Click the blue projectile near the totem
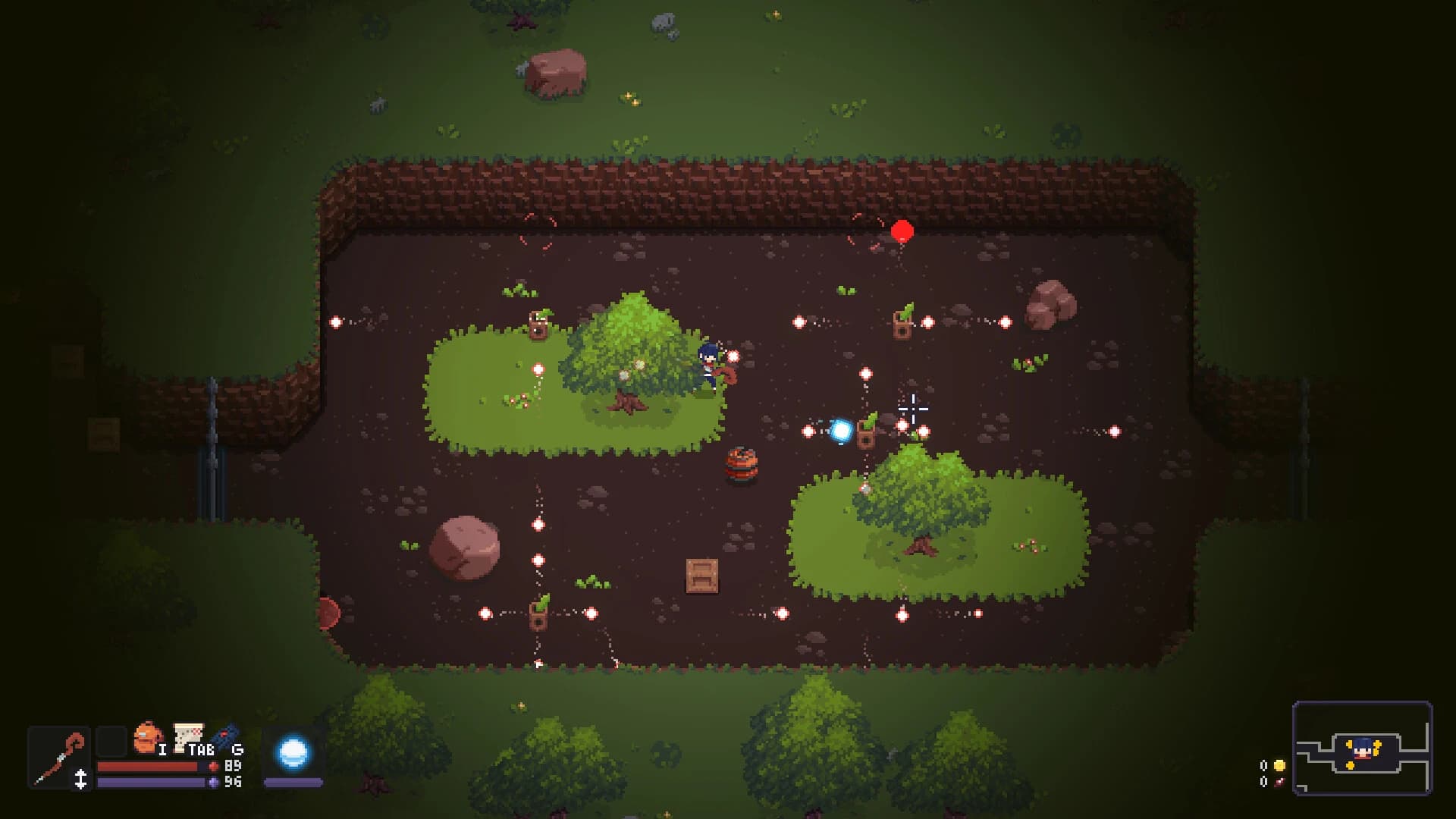The width and height of the screenshot is (1456, 819). pyautogui.click(x=840, y=430)
